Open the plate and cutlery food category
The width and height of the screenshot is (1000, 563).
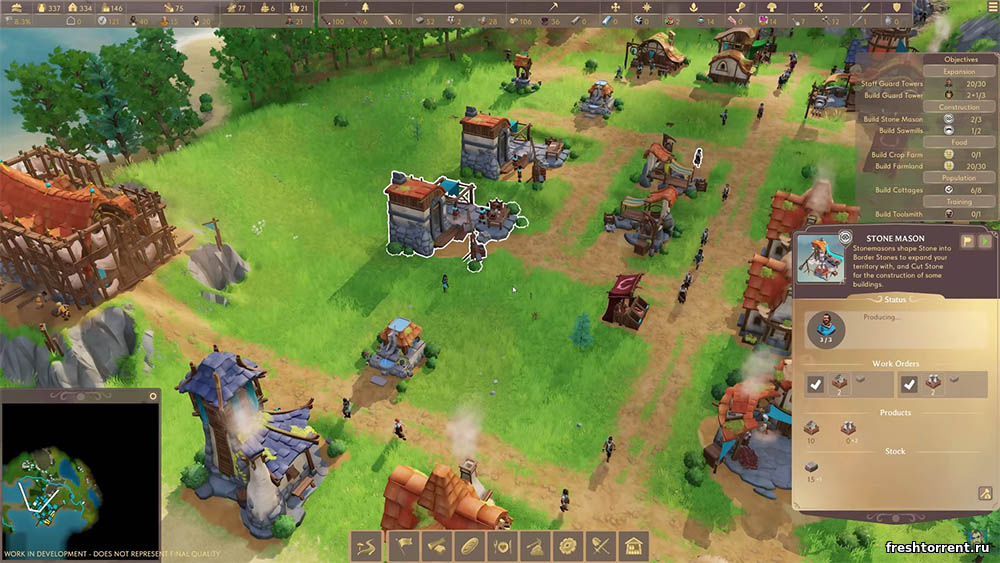tap(503, 546)
